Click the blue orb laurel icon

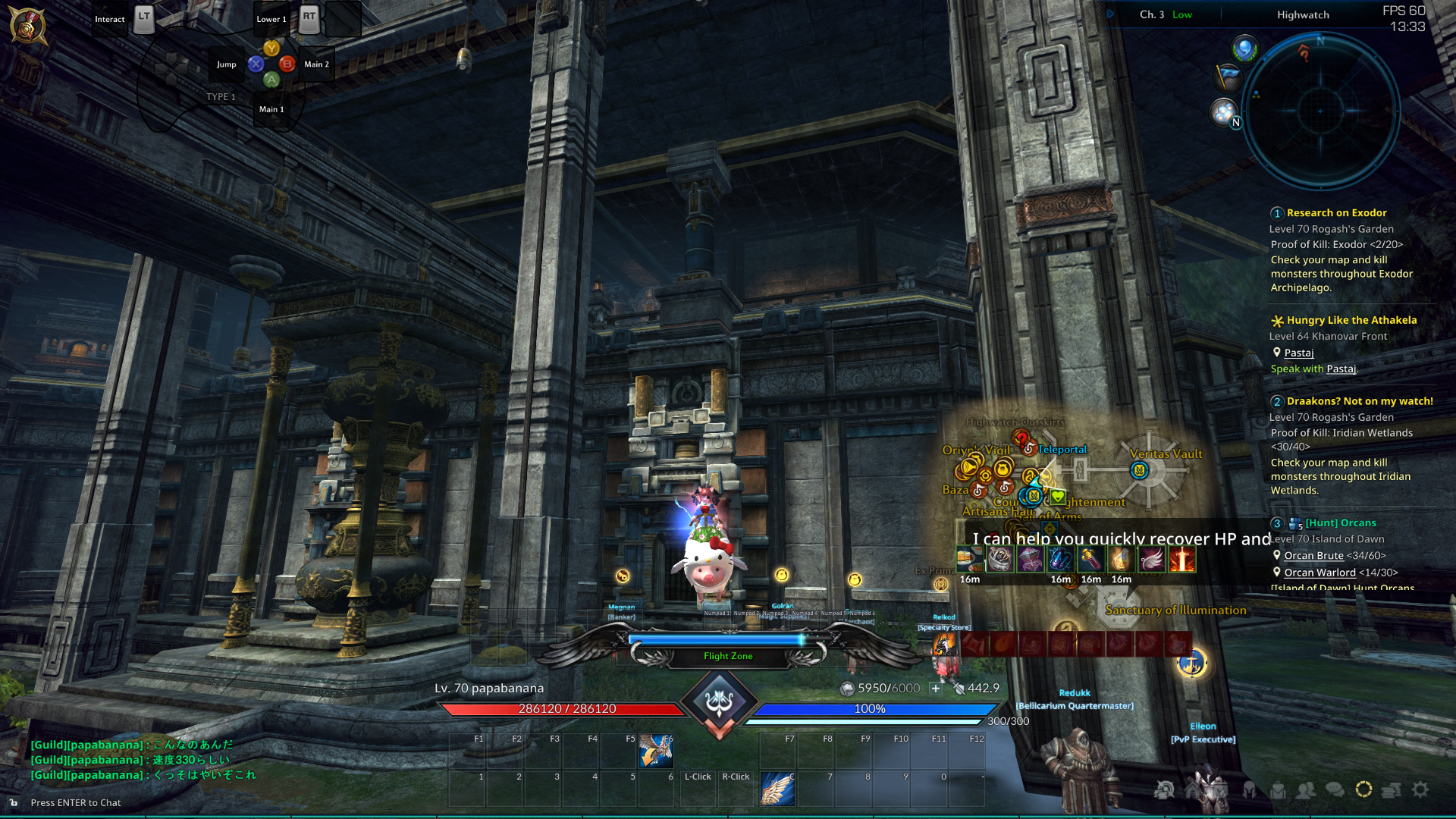[x=1244, y=49]
